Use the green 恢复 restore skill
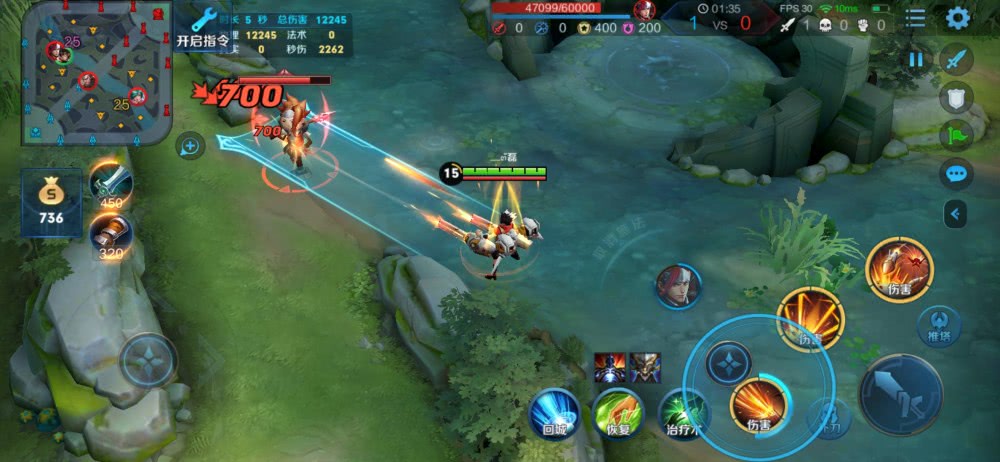Viewport: 1000px width, 462px height. pyautogui.click(x=617, y=413)
